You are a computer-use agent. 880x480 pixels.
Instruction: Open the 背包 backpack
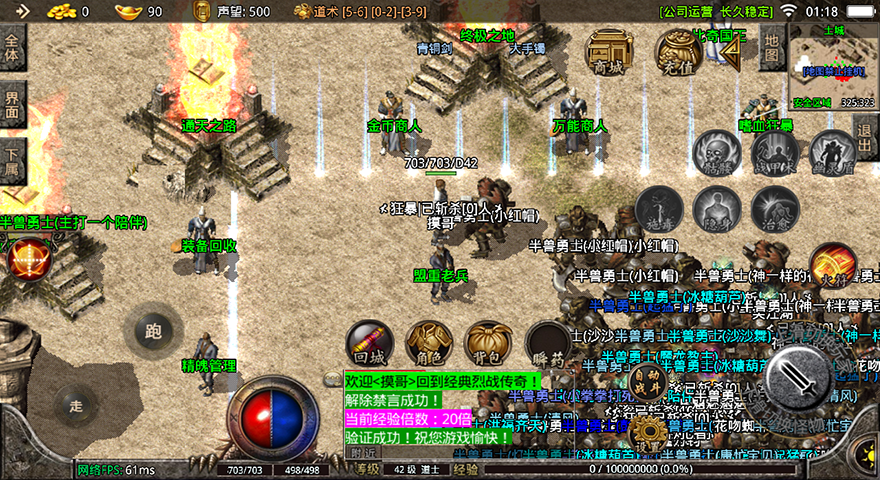(489, 345)
